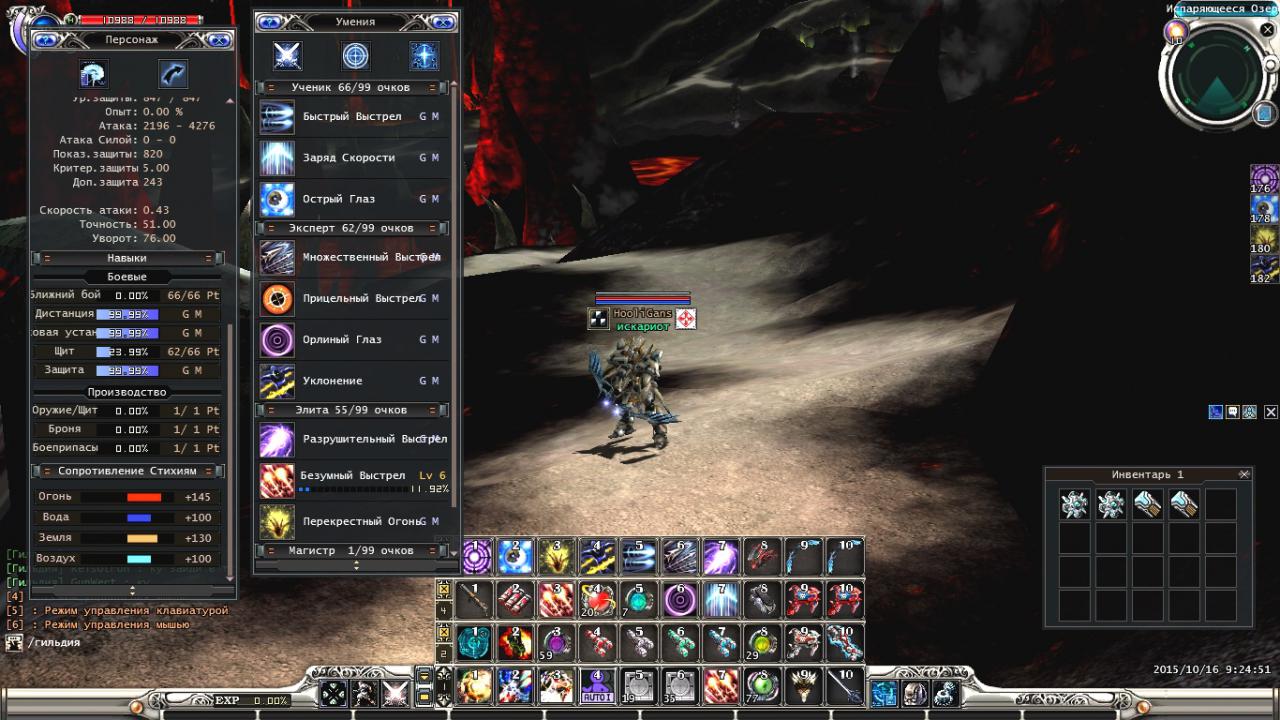Viewport: 1280px width, 720px height.
Task: Switch to the crosshair tab in Умения window
Action: tap(355, 56)
